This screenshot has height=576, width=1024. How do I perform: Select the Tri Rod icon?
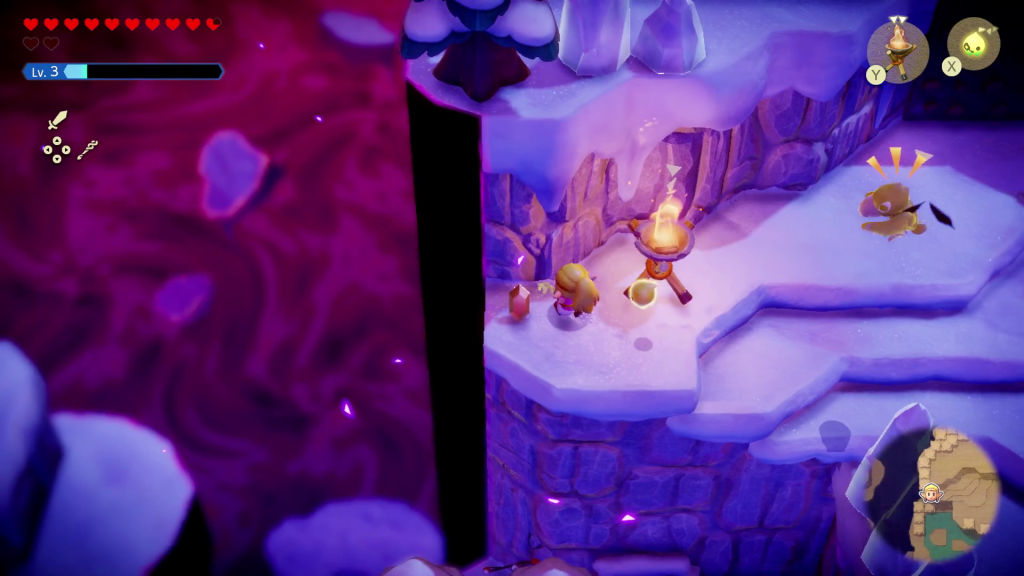click(x=87, y=151)
